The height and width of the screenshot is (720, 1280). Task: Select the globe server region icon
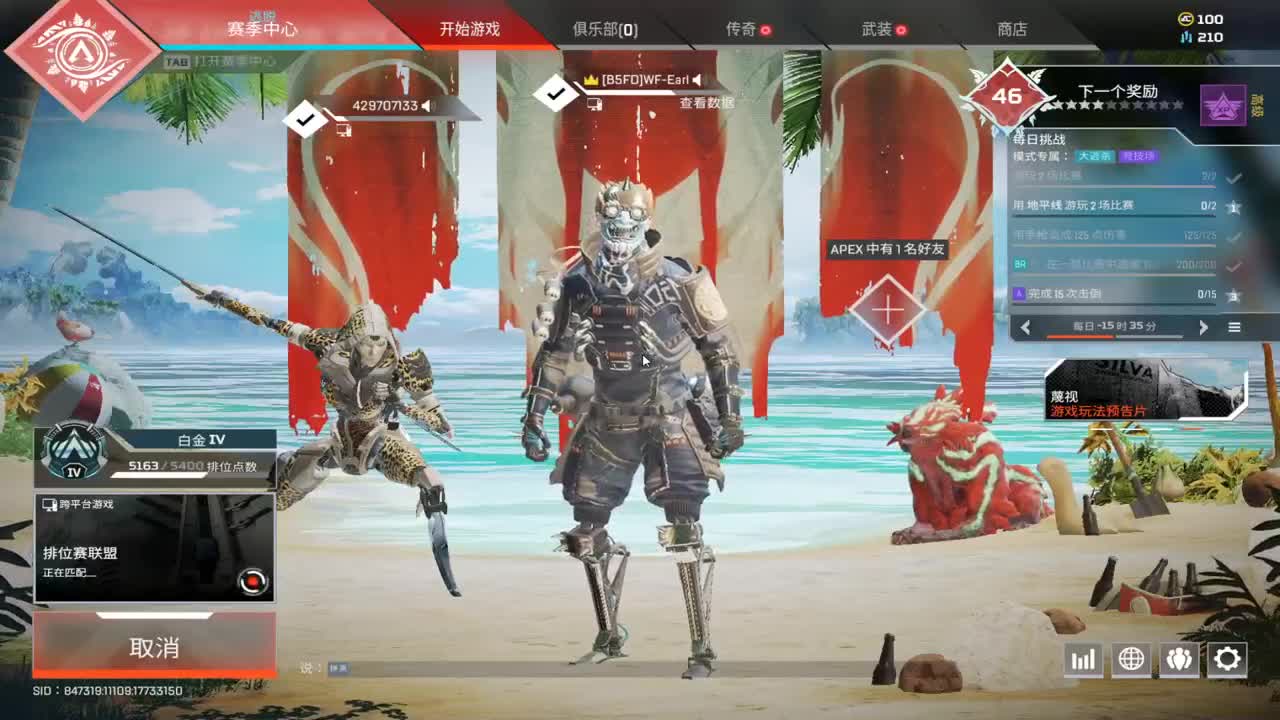pyautogui.click(x=1131, y=659)
